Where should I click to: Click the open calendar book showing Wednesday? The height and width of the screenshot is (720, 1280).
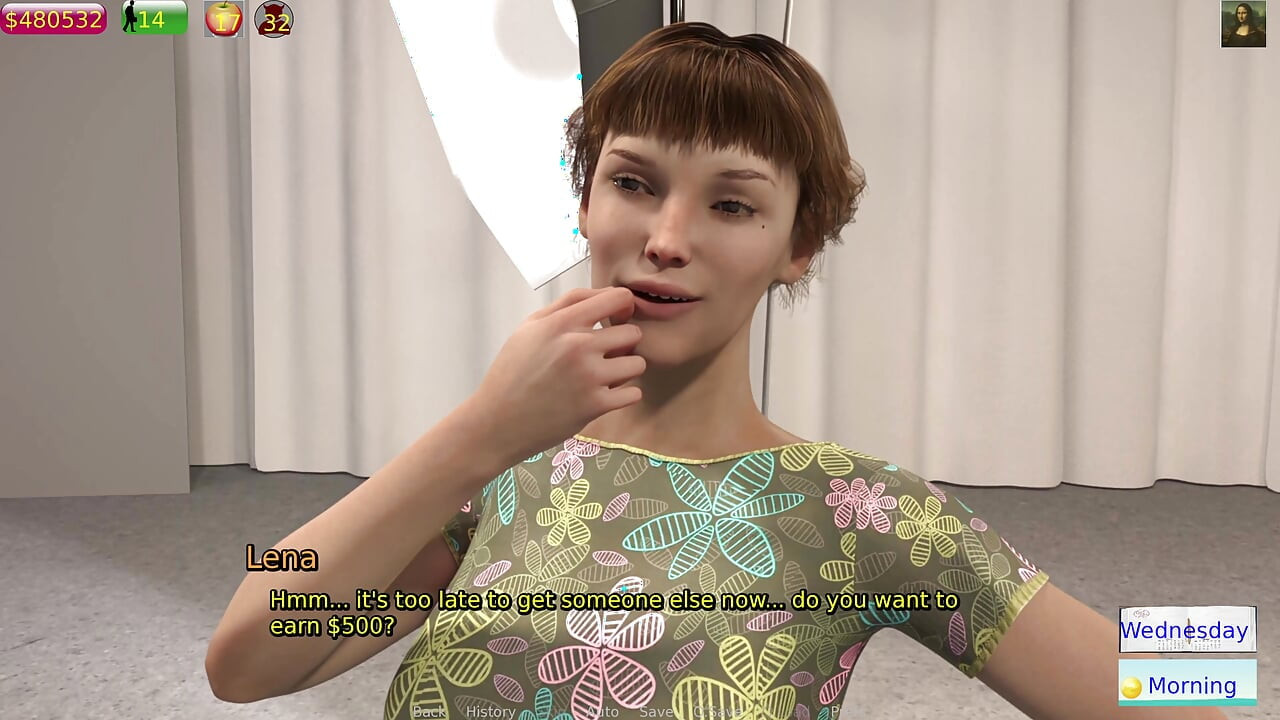(x=1187, y=630)
